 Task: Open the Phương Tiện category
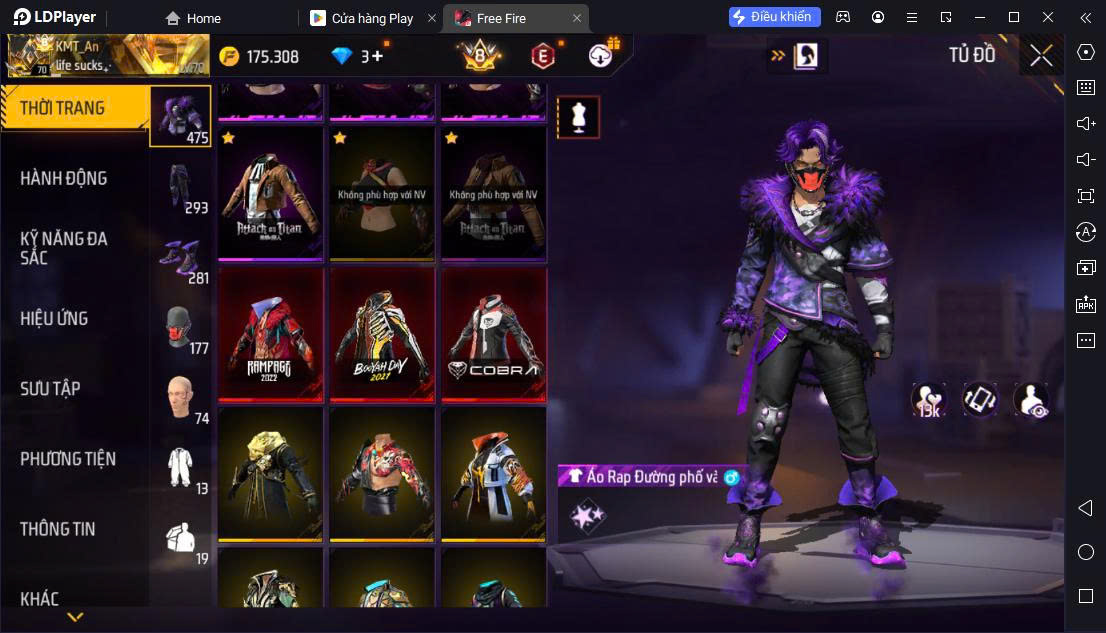[x=68, y=459]
